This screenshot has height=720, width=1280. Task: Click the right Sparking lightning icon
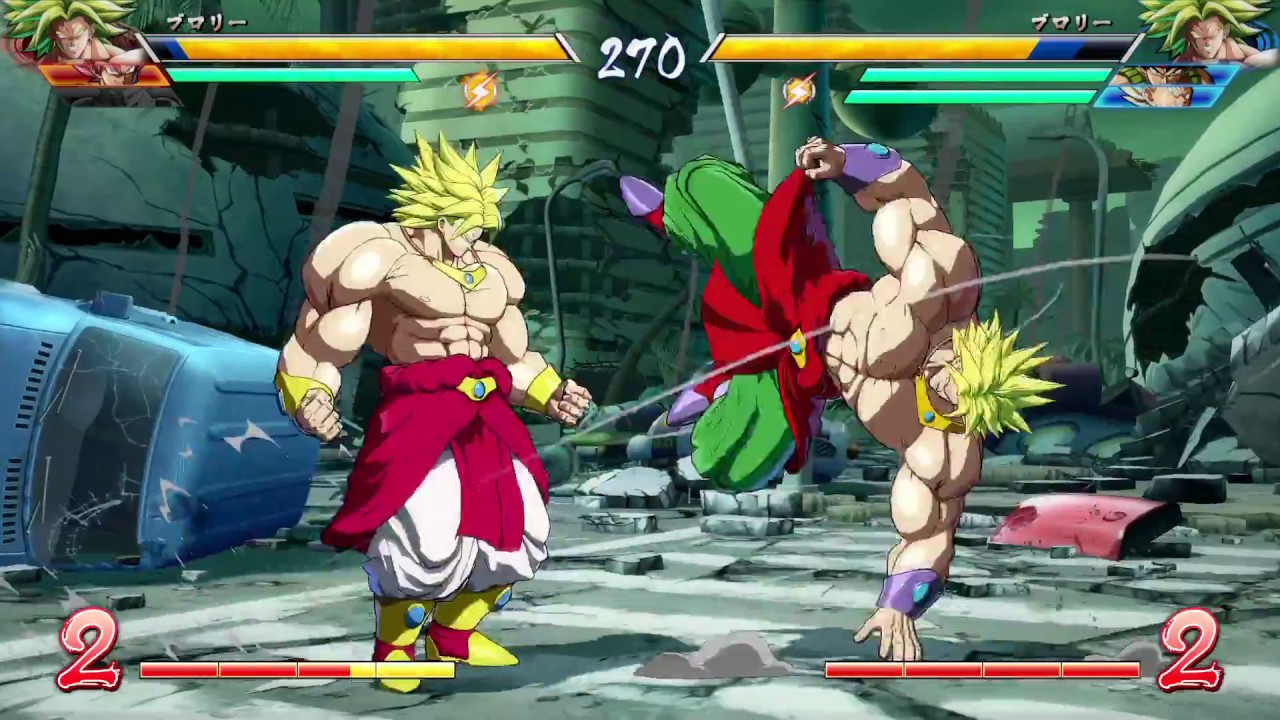tap(800, 91)
